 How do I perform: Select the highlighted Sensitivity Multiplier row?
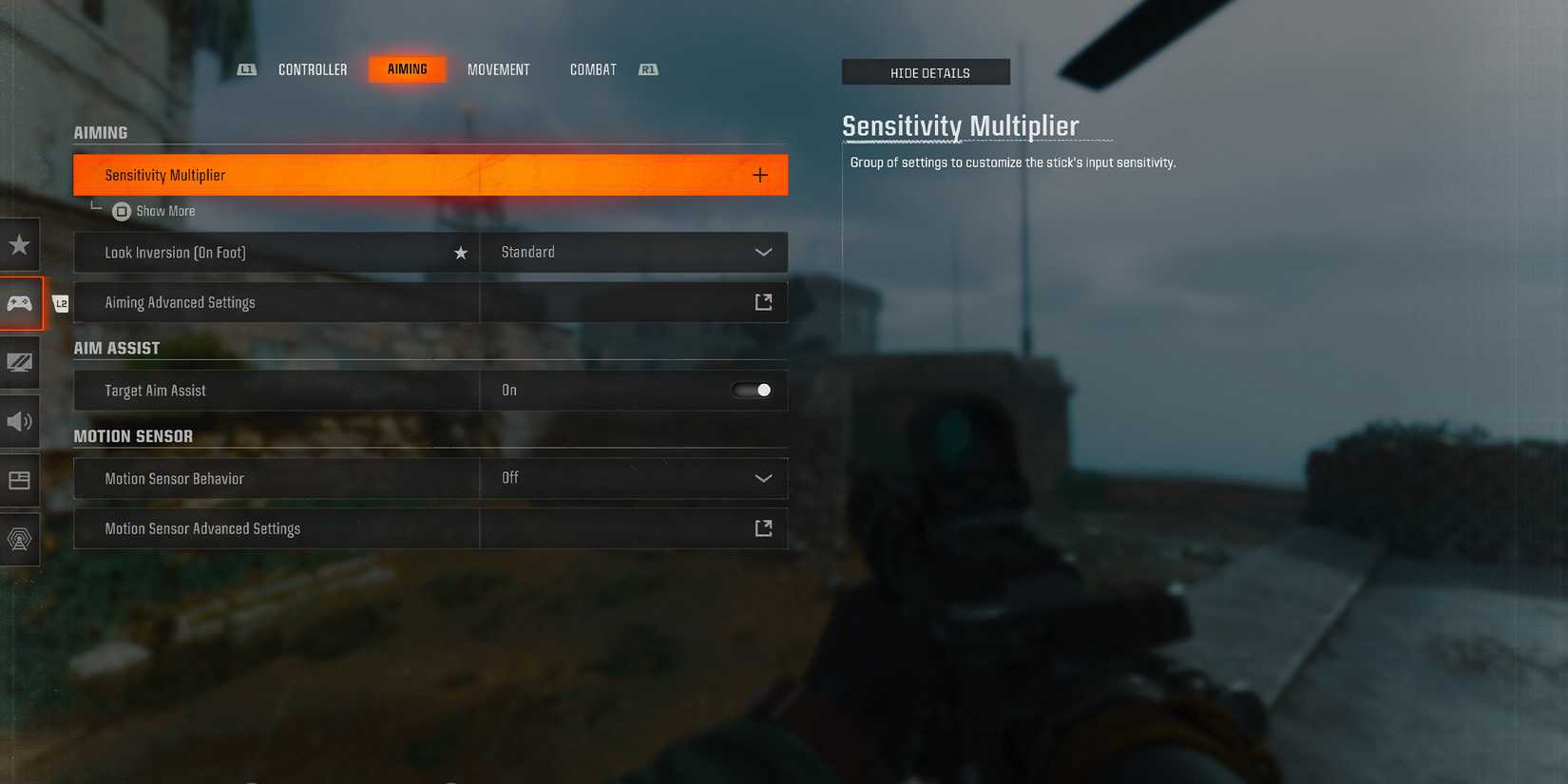[380, 174]
